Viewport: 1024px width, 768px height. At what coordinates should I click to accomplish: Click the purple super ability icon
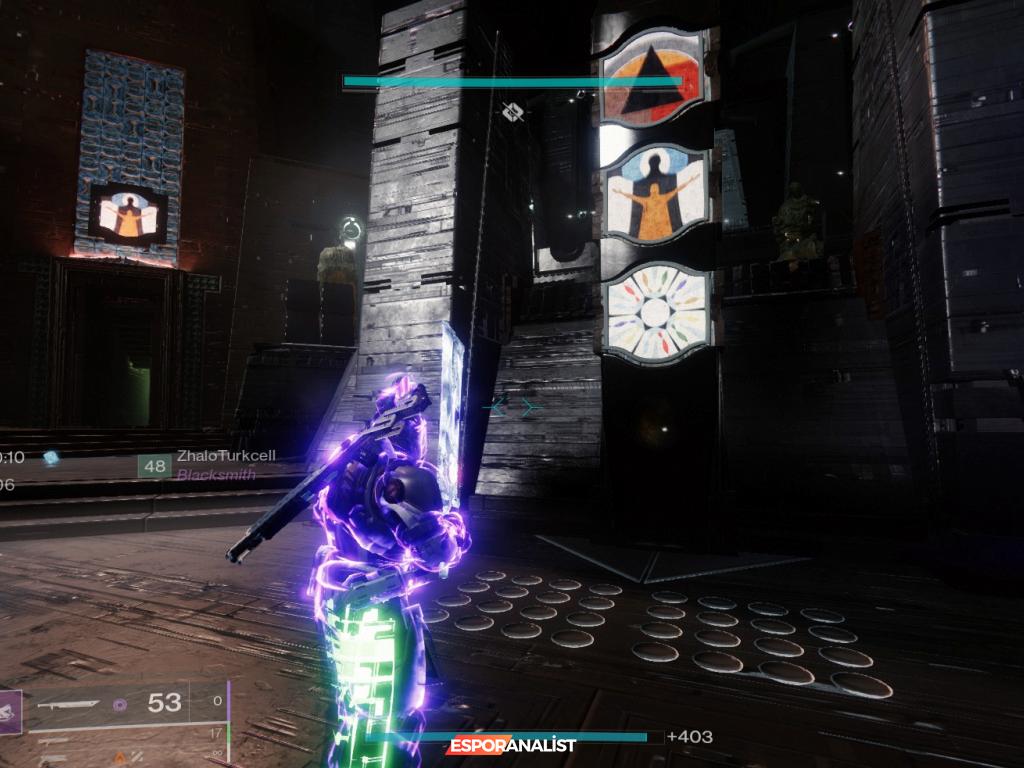(9, 712)
